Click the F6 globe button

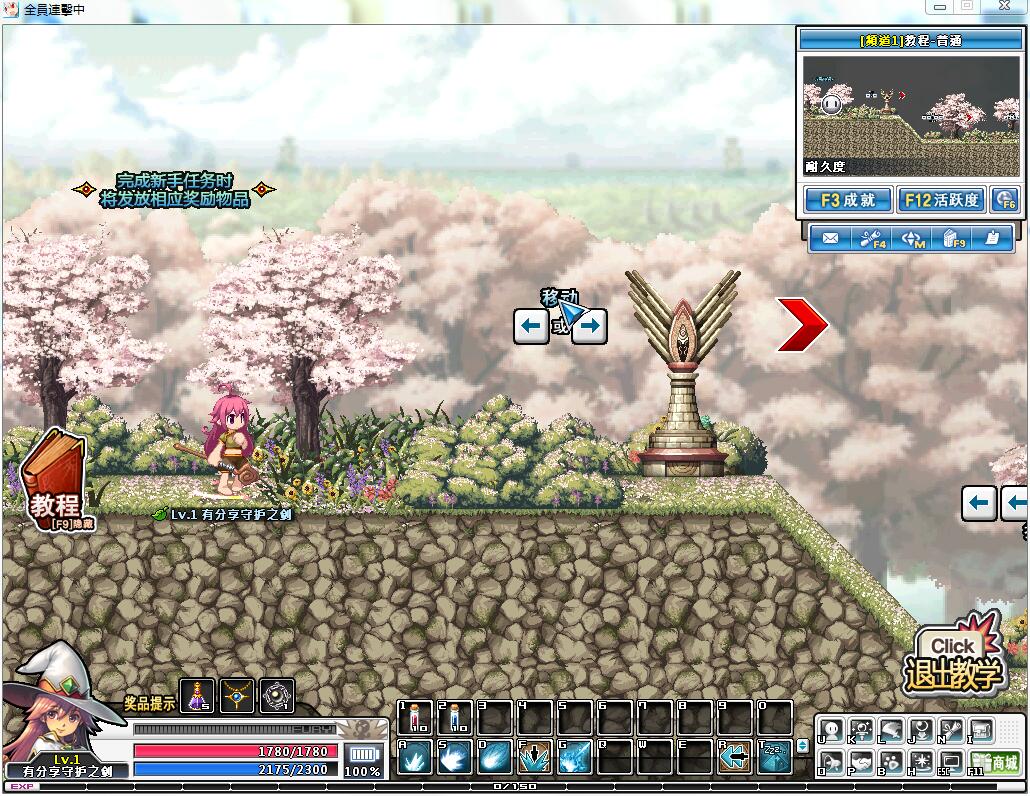(1004, 200)
